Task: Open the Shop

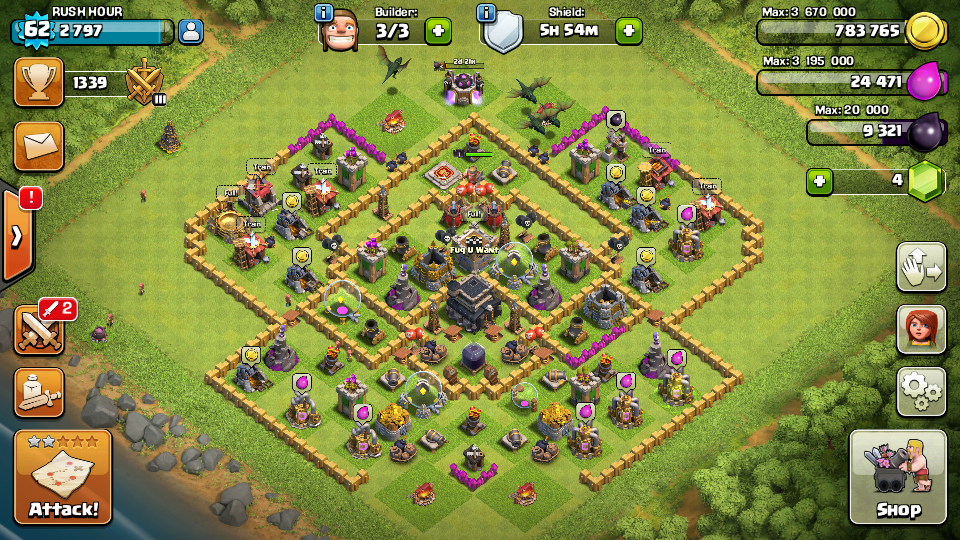Action: [897, 478]
